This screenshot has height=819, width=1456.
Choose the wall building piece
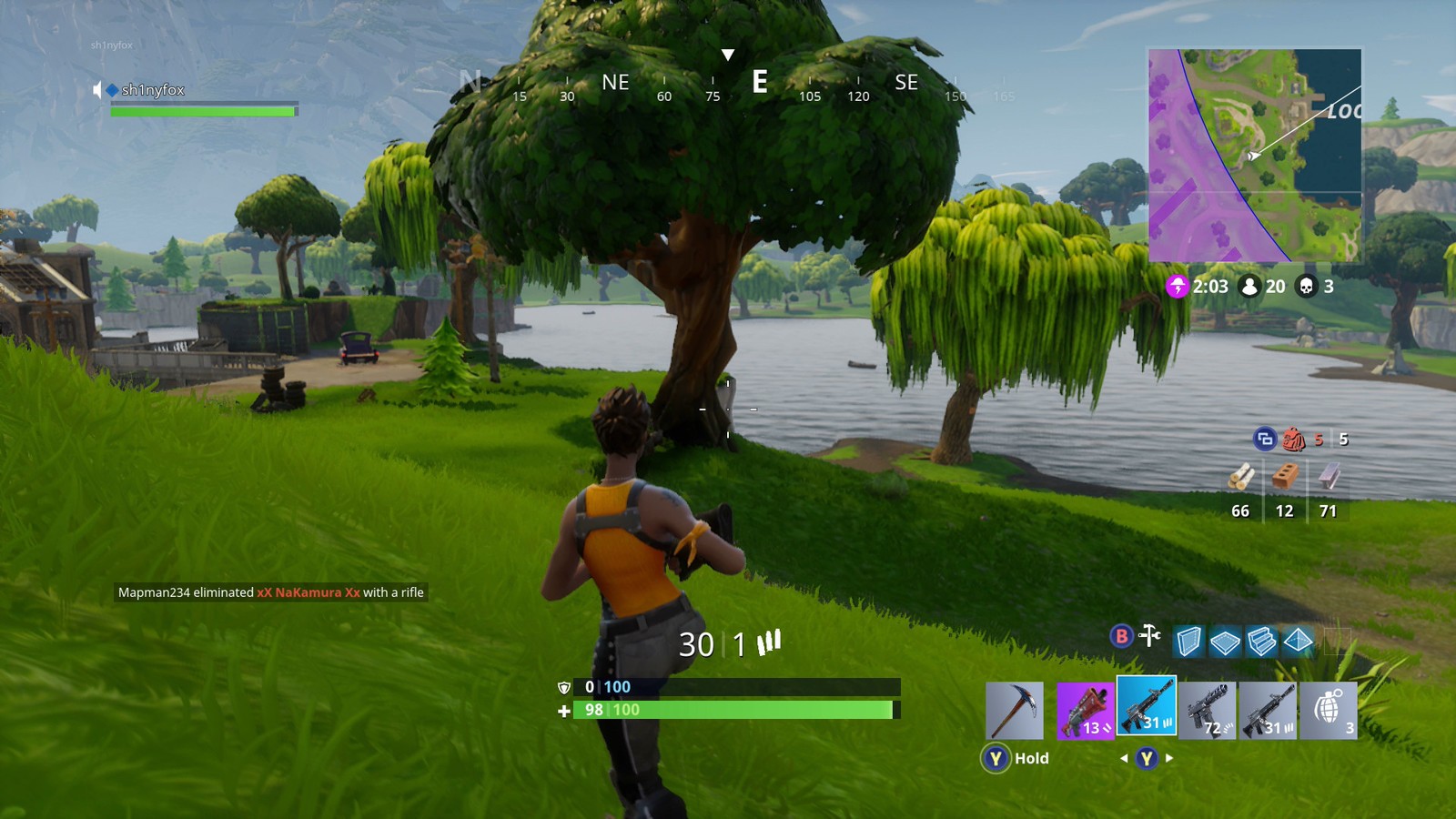[x=1188, y=642]
